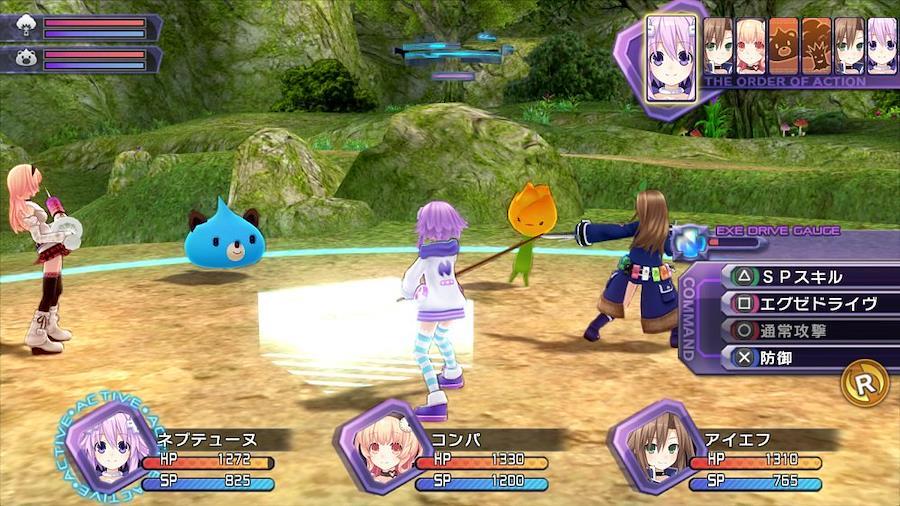Select ネプテューヌ's active party portrait
The image size is (900, 506).
tap(107, 446)
